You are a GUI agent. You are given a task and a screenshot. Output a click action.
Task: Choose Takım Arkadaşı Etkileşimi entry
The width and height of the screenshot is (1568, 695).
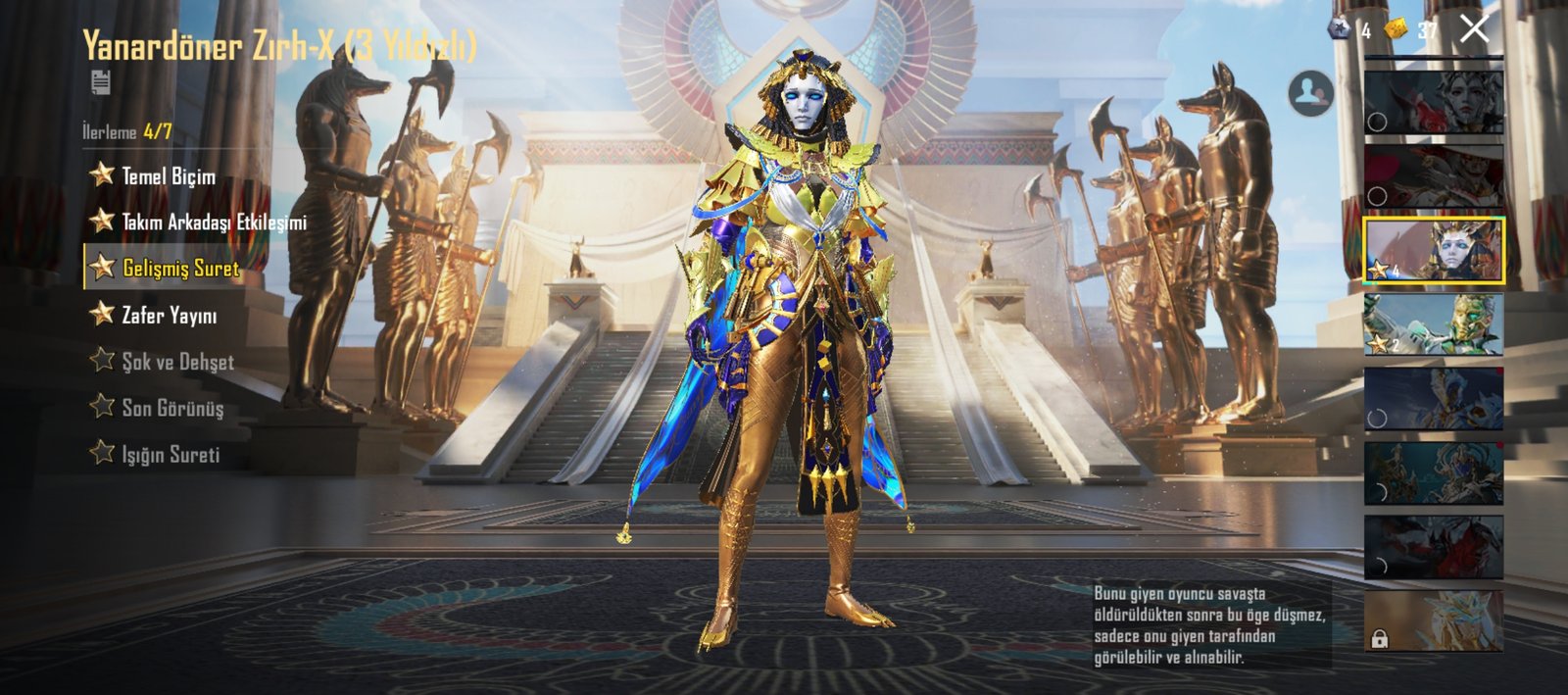pyautogui.click(x=212, y=223)
